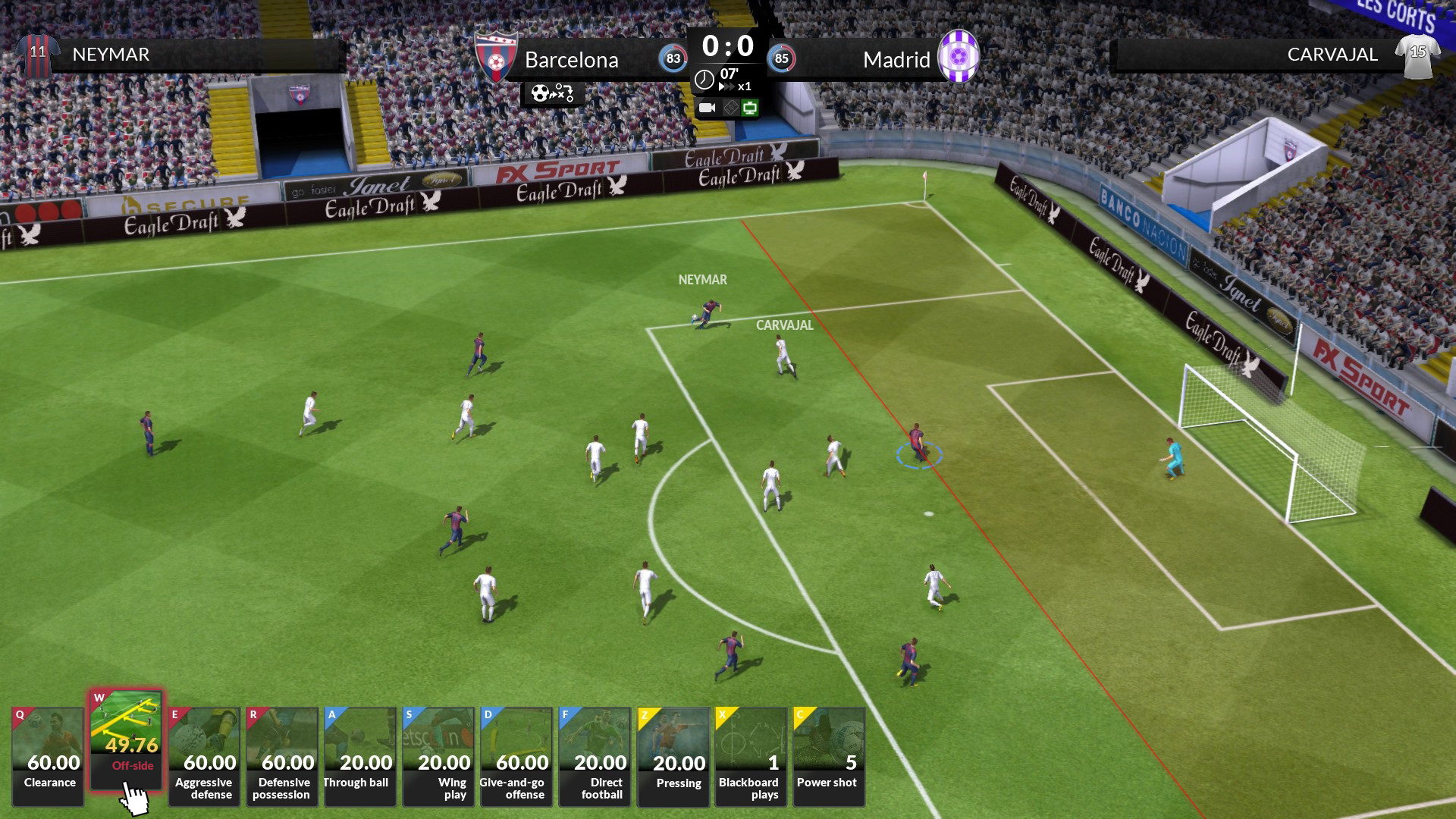Play the Power shot card
The width and height of the screenshot is (1456, 819).
click(830, 755)
